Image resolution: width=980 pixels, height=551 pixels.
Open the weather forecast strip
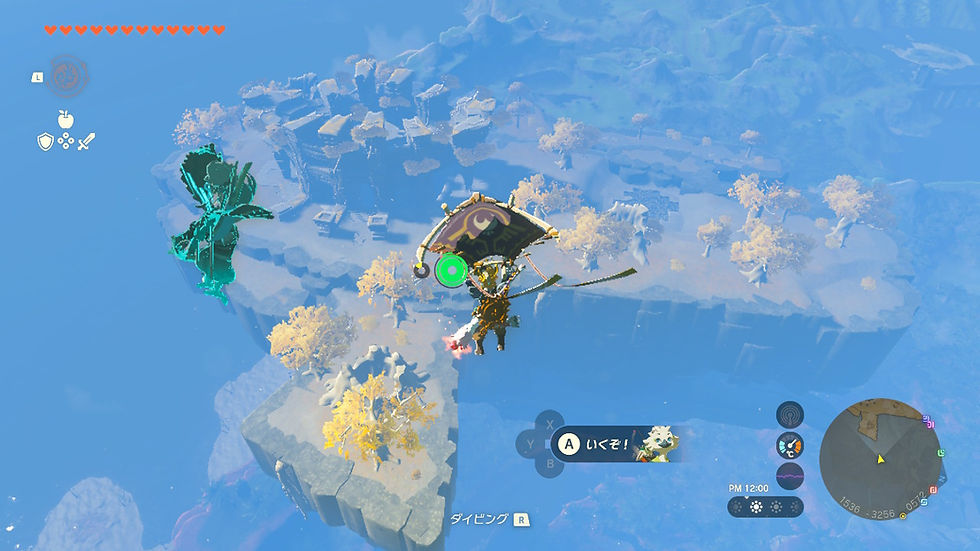pos(765,506)
